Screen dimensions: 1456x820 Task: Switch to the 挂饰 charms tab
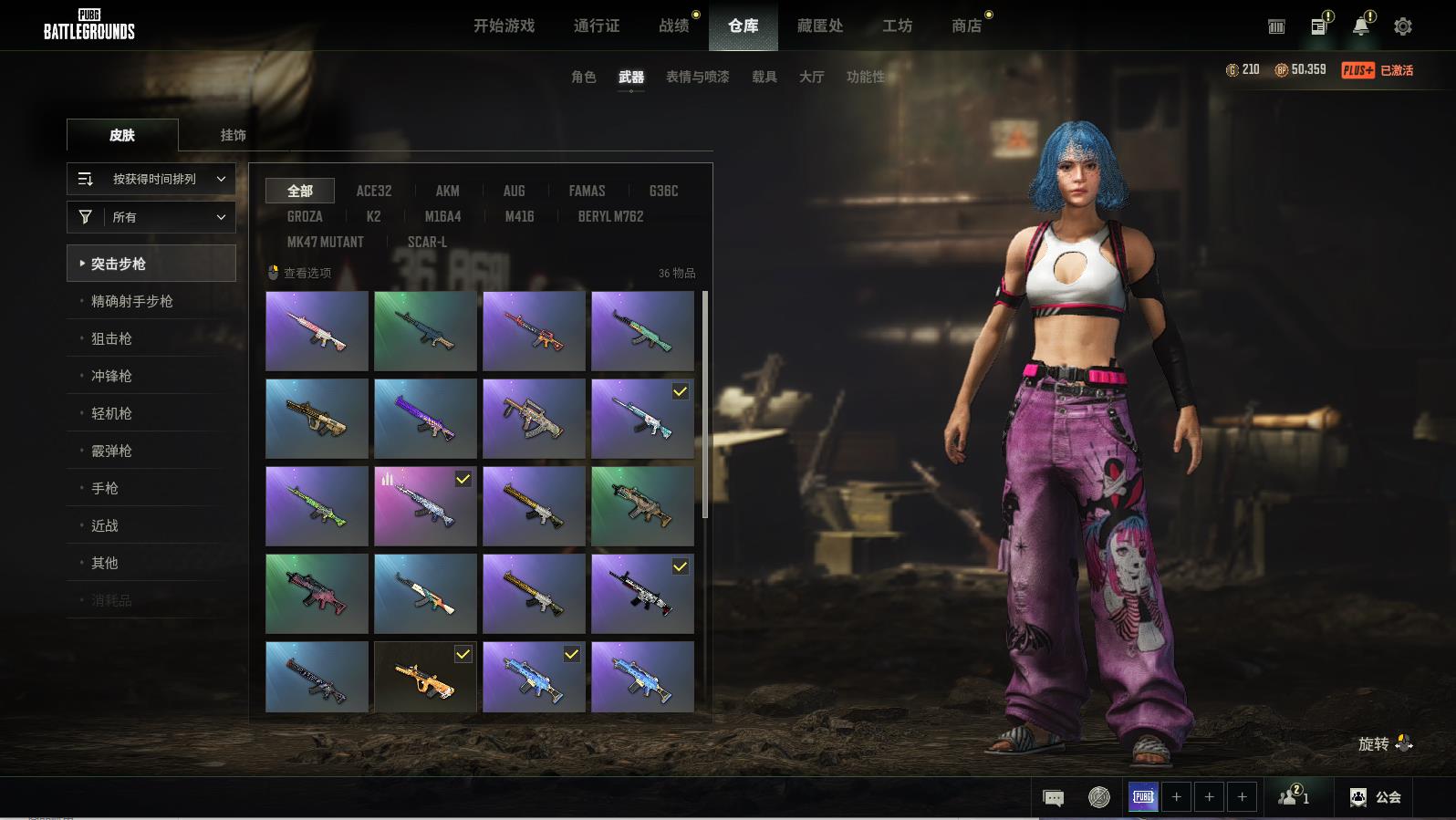point(234,135)
